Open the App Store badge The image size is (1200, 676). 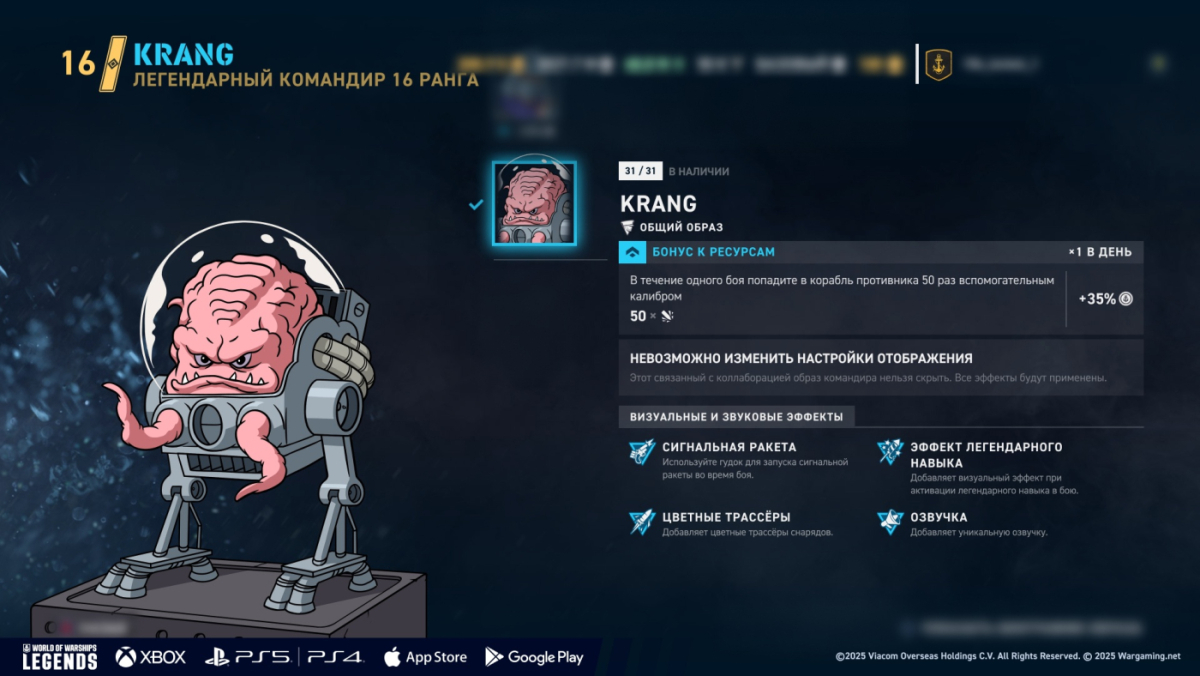(x=425, y=657)
